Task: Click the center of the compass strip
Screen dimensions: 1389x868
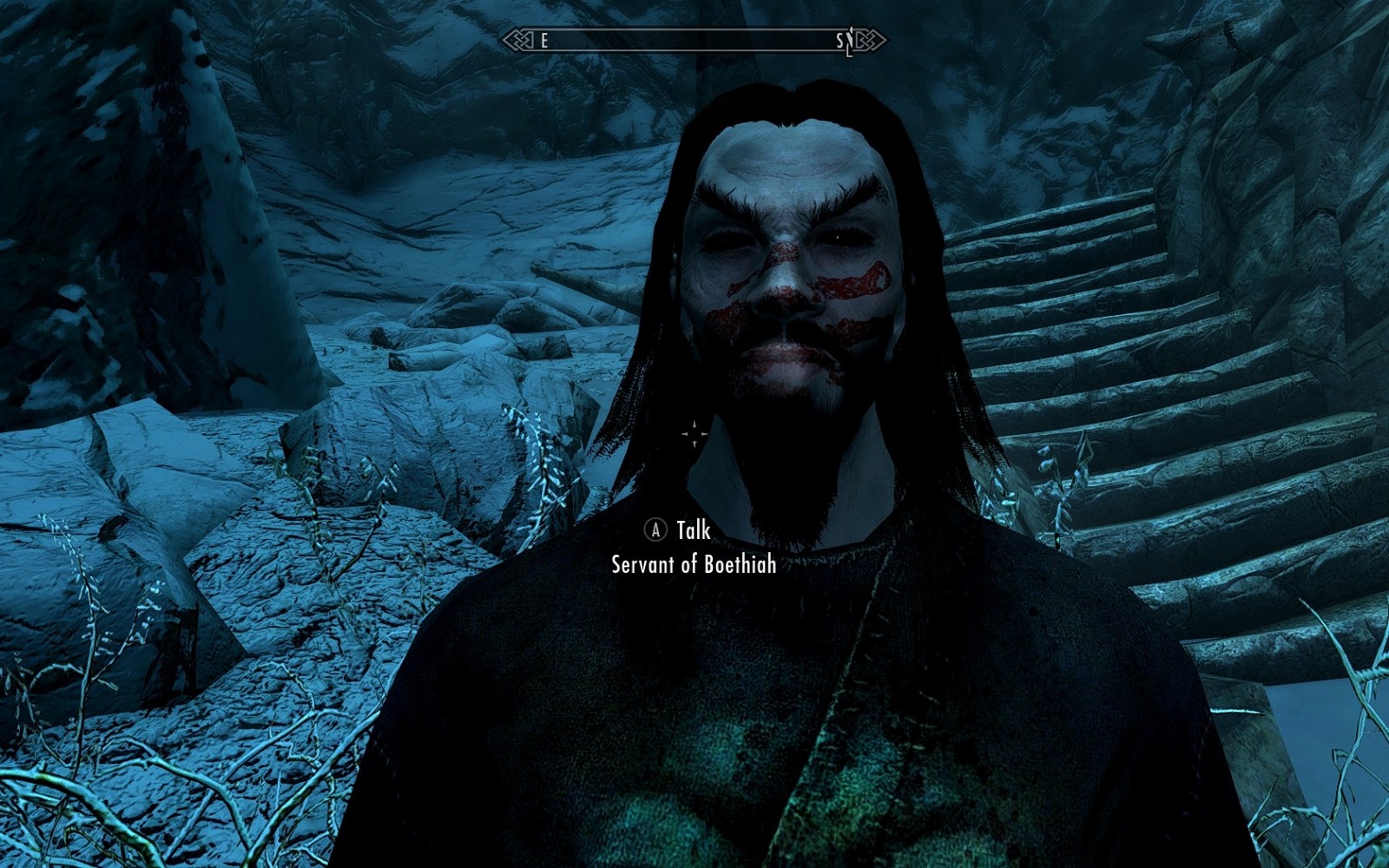Action: pyautogui.click(x=694, y=40)
